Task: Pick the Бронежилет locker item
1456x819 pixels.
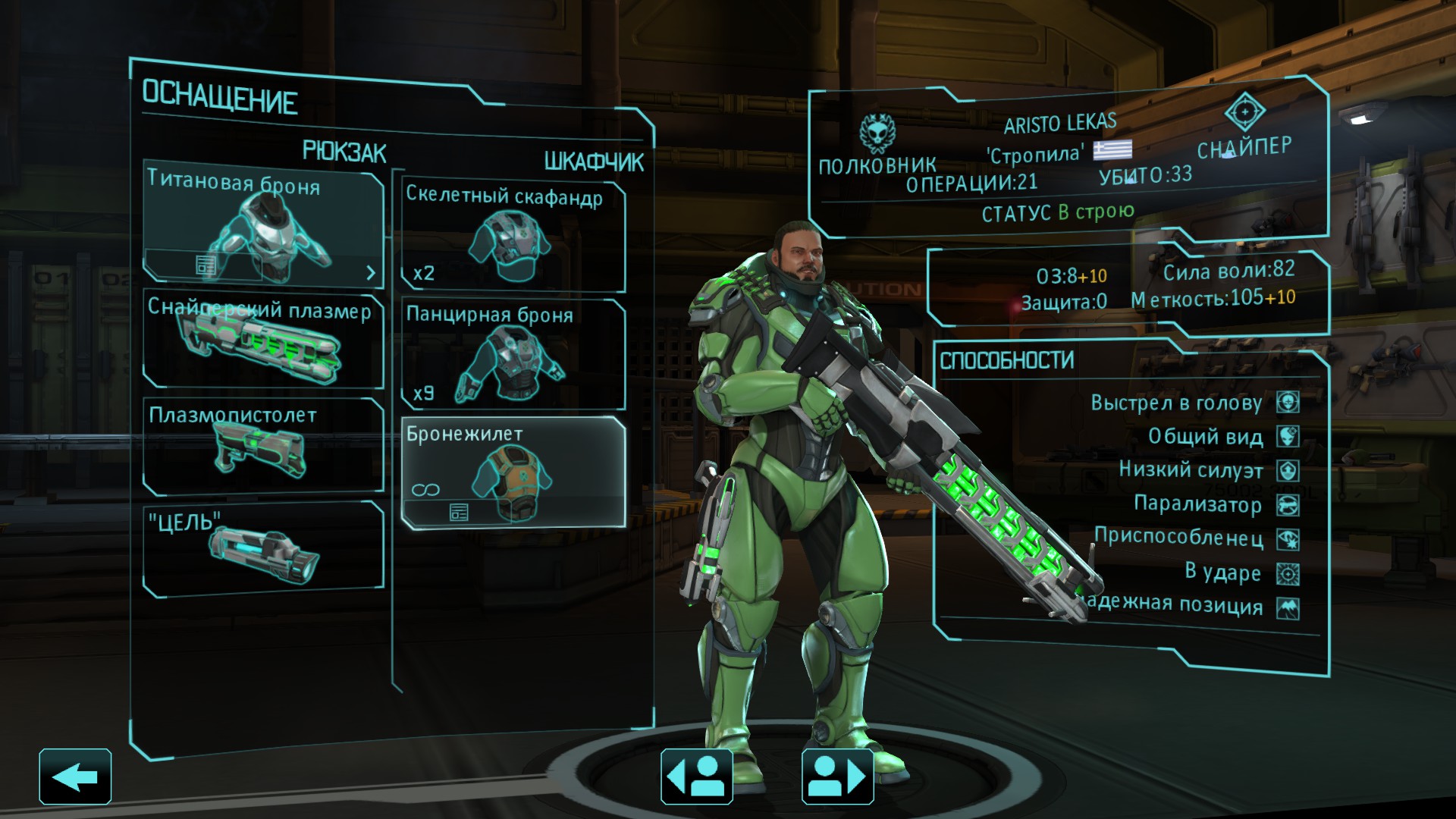Action: tap(513, 470)
